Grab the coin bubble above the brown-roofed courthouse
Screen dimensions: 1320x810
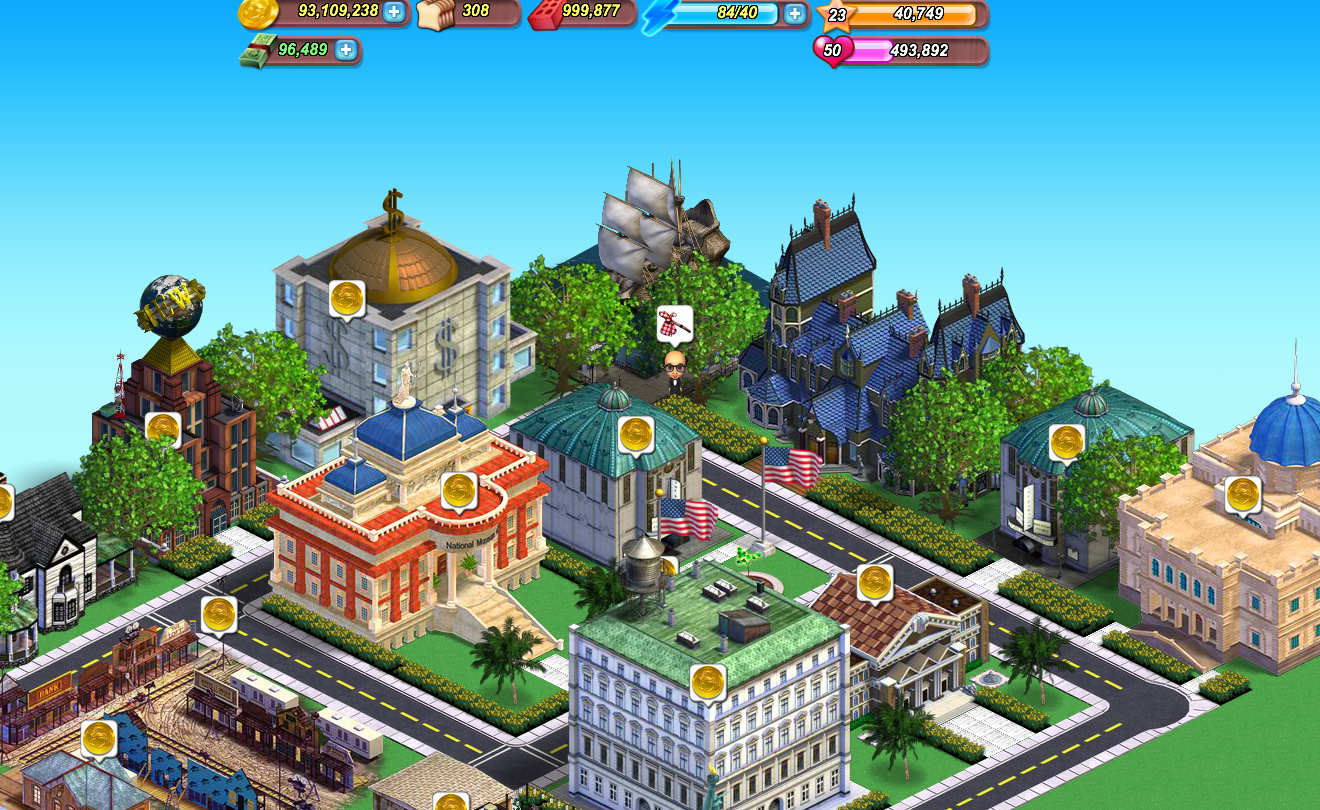pos(875,581)
